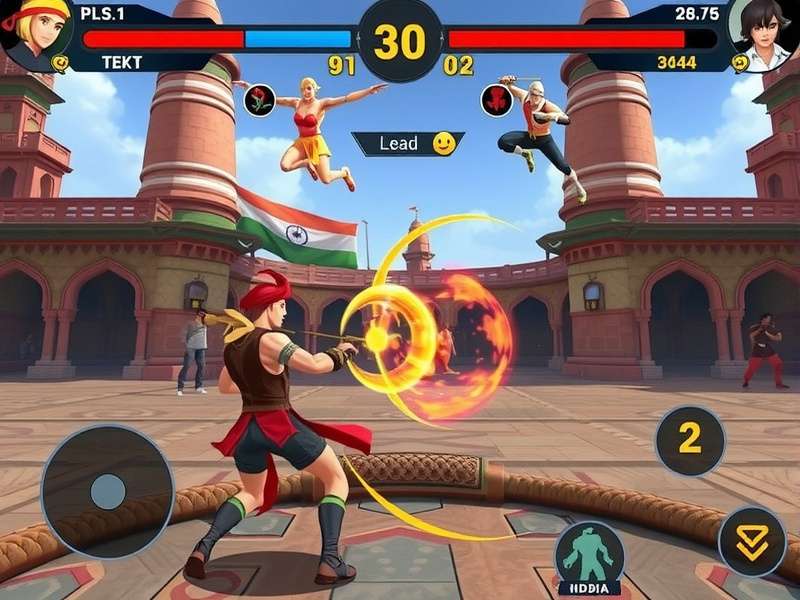Select the red emblem beside the bald fighter

click(496, 100)
